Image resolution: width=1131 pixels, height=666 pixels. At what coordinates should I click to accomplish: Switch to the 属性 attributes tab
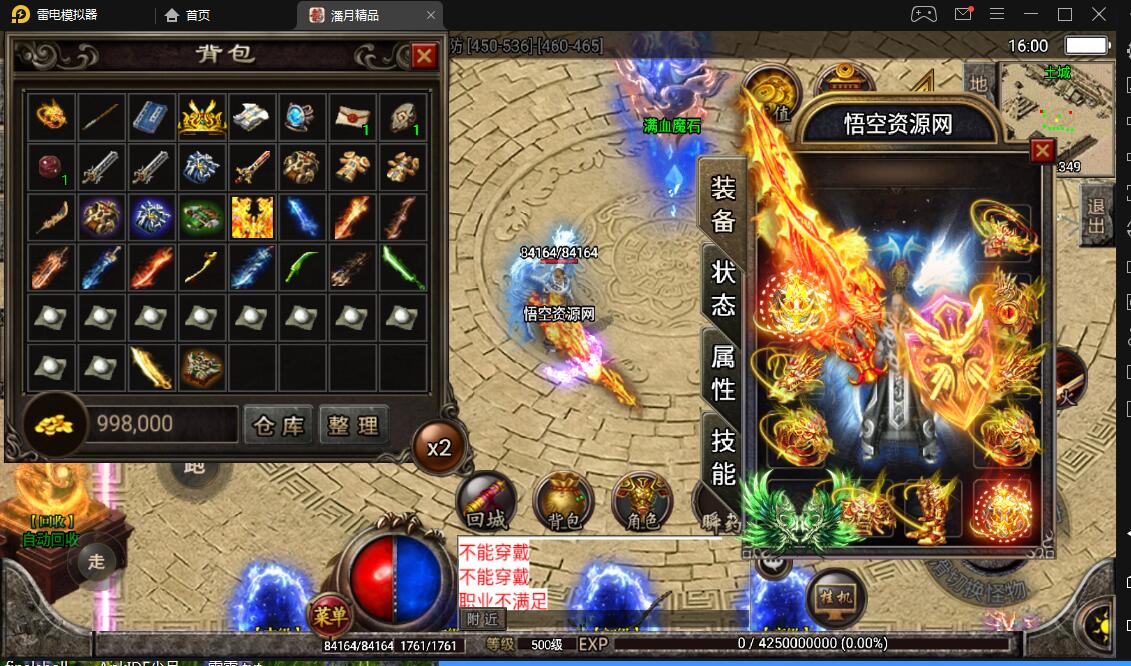(723, 370)
